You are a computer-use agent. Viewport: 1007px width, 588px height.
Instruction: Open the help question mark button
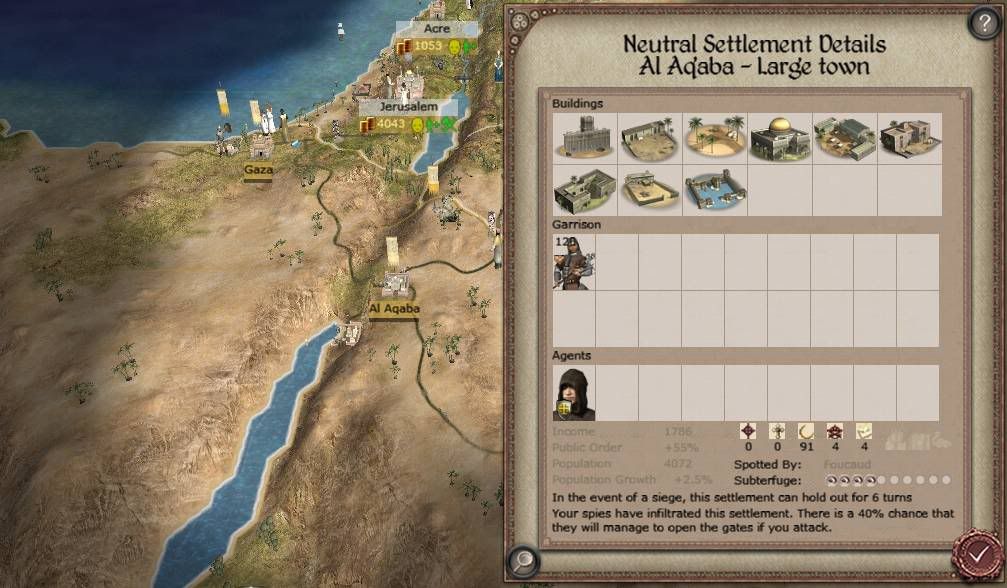click(x=984, y=24)
